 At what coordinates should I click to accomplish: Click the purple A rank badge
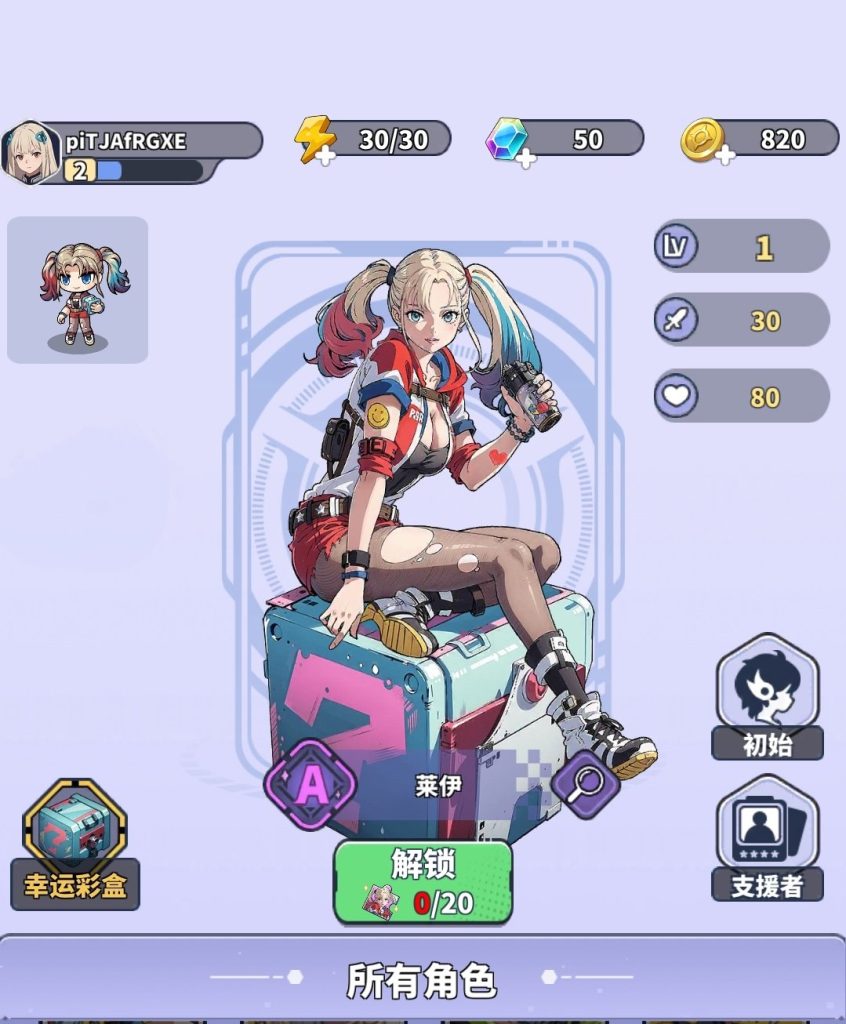pyautogui.click(x=311, y=785)
